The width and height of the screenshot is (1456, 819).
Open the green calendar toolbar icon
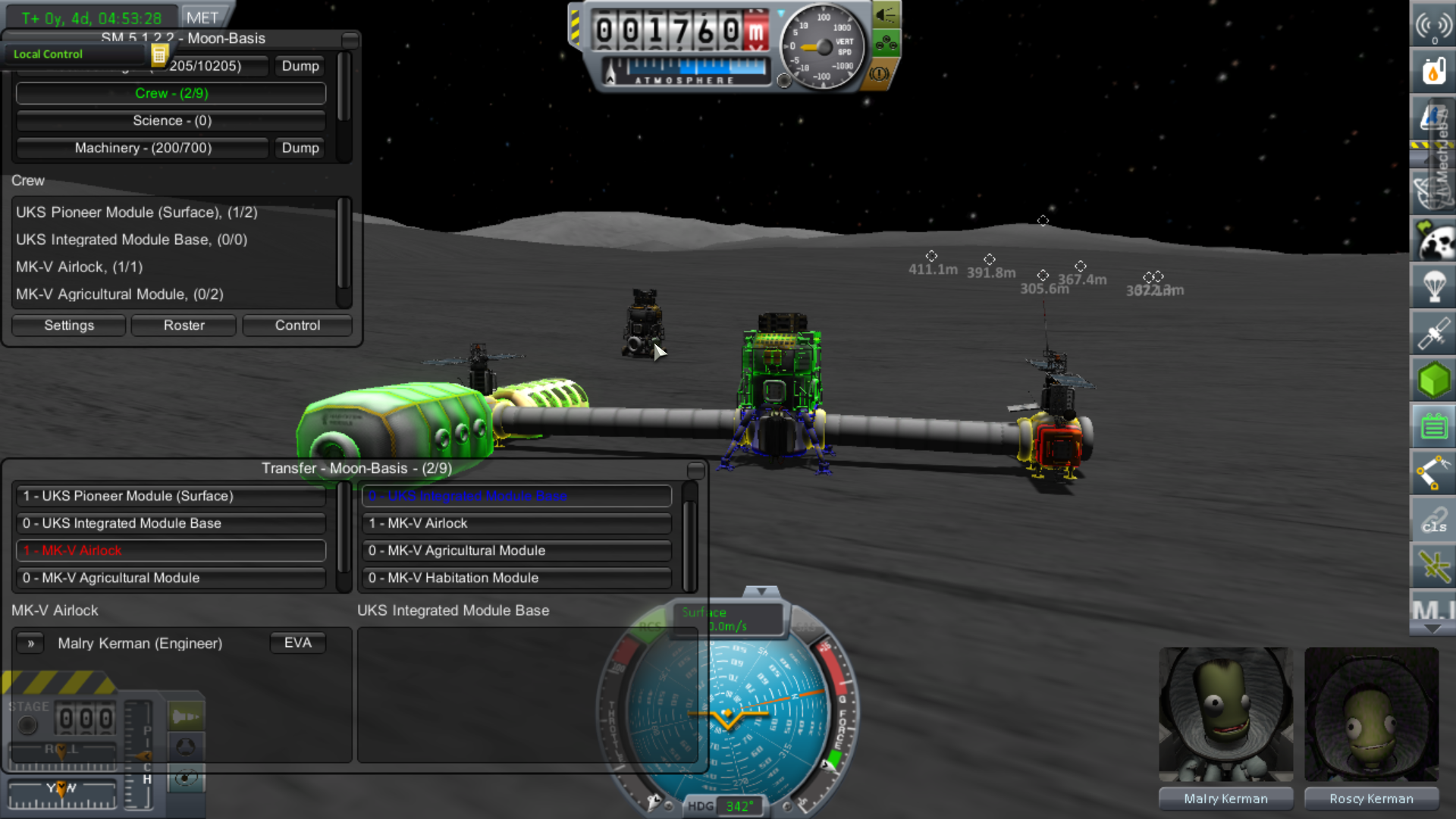(x=1432, y=426)
